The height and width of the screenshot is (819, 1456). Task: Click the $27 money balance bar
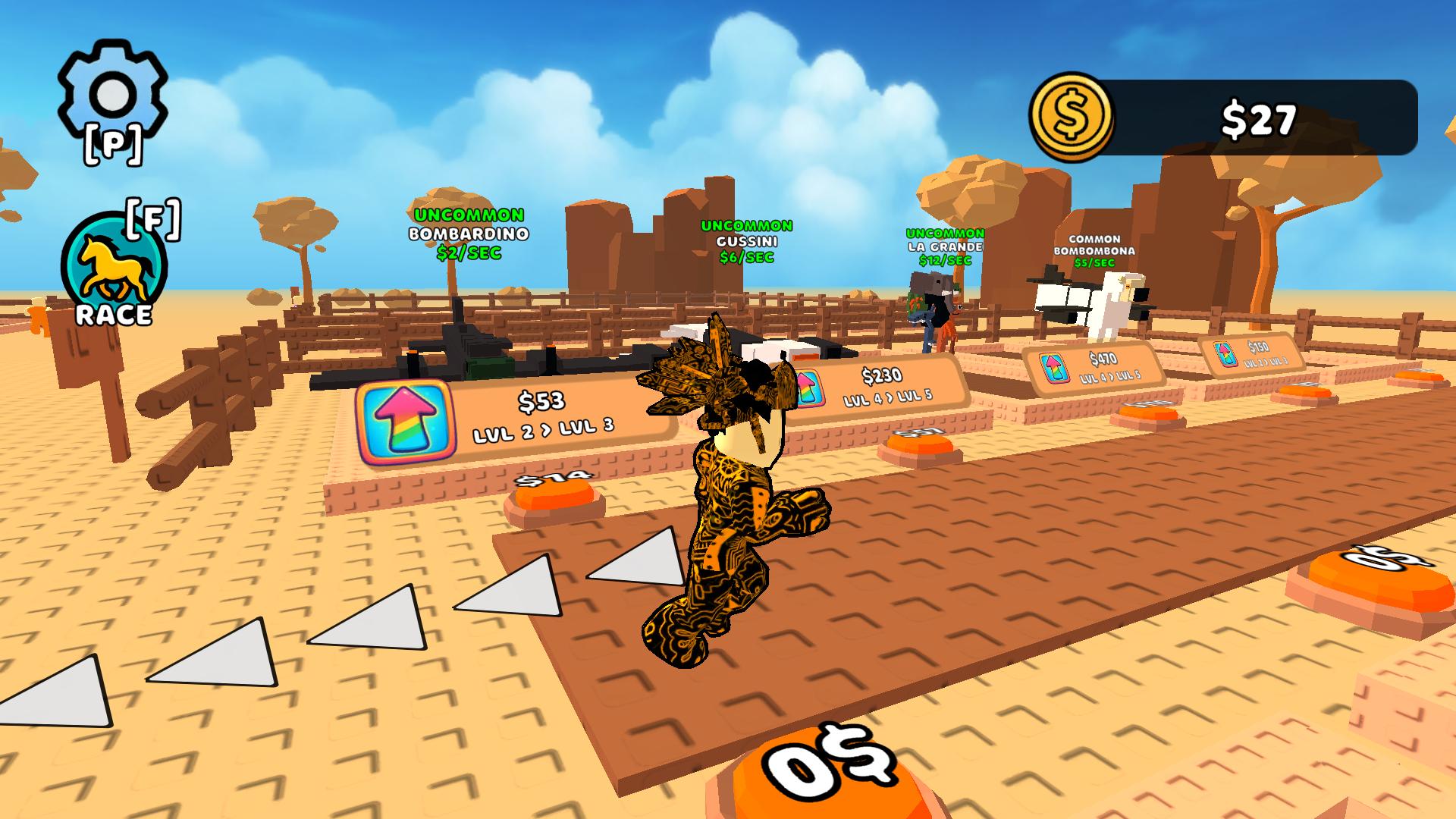pyautogui.click(x=1259, y=115)
